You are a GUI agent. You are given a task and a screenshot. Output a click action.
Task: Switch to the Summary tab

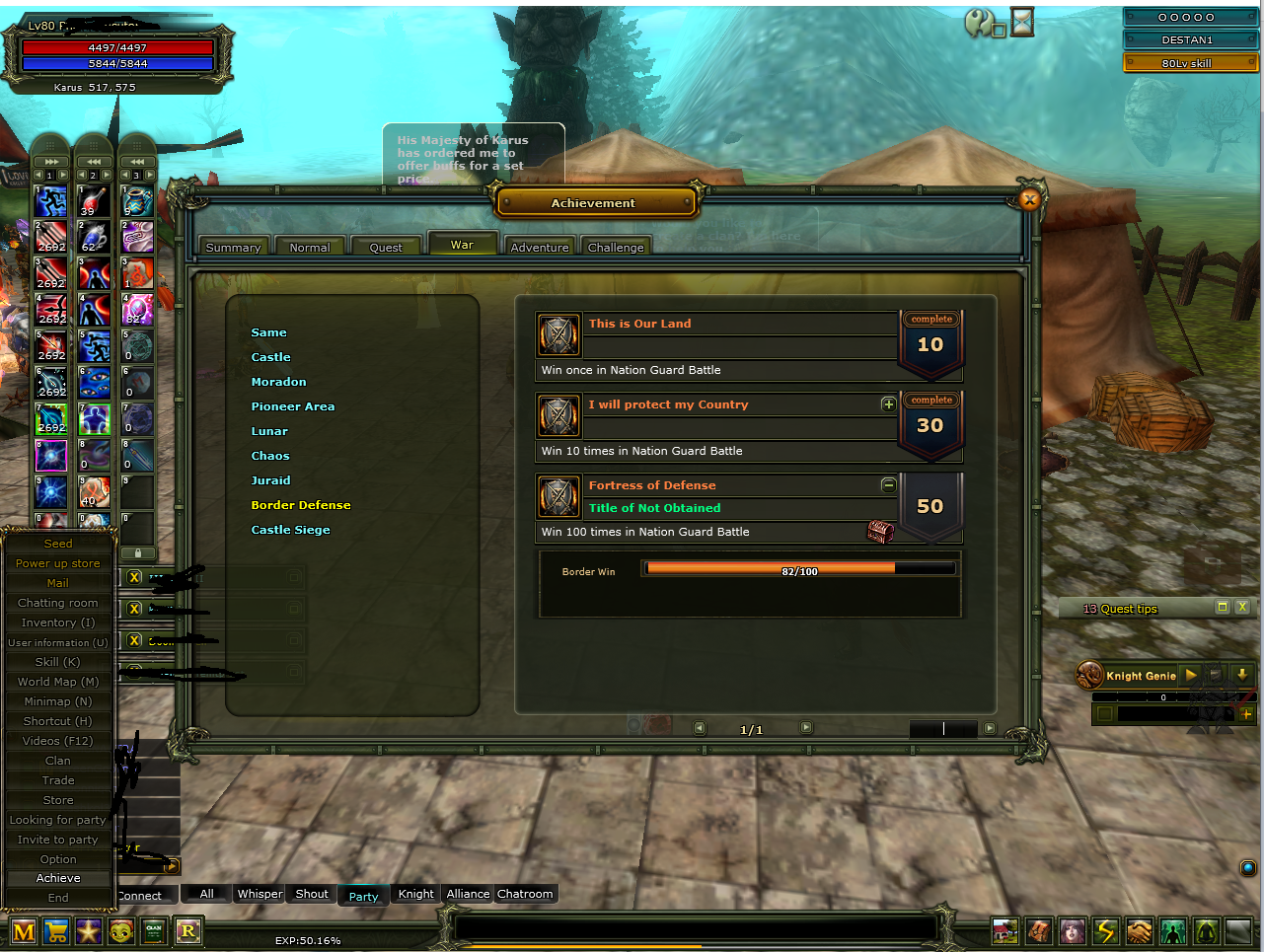tap(233, 248)
